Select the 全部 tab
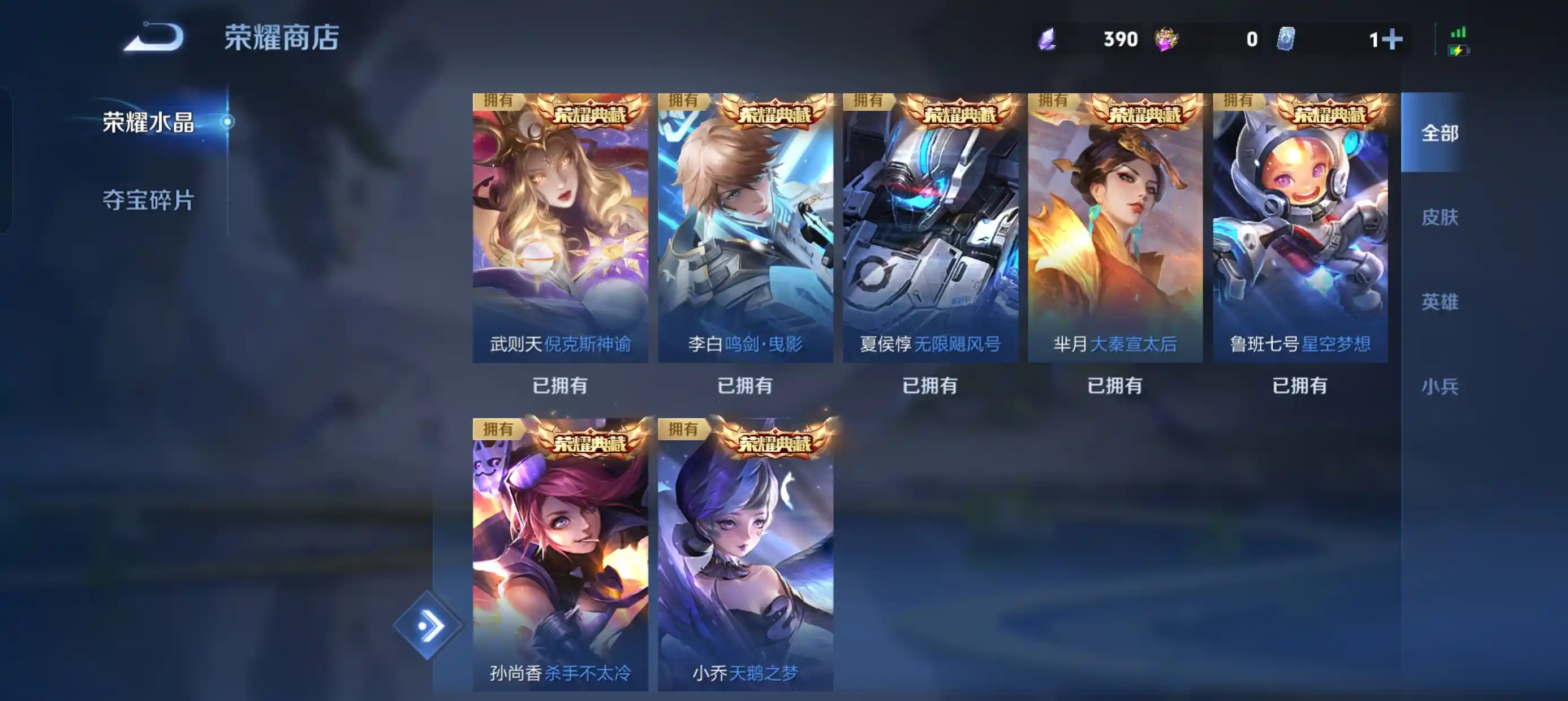Screen dimensions: 1568x701 point(1440,134)
